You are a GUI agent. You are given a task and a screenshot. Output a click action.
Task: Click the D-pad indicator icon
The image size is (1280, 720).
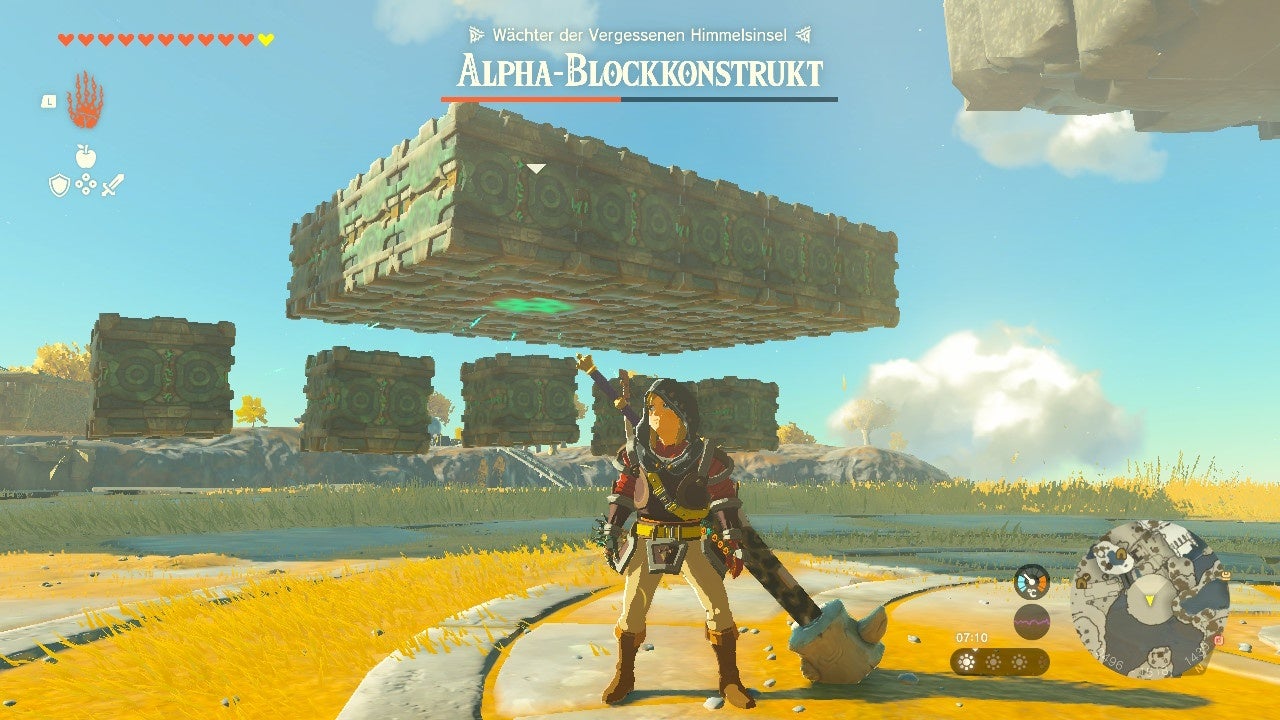pyautogui.click(x=87, y=185)
